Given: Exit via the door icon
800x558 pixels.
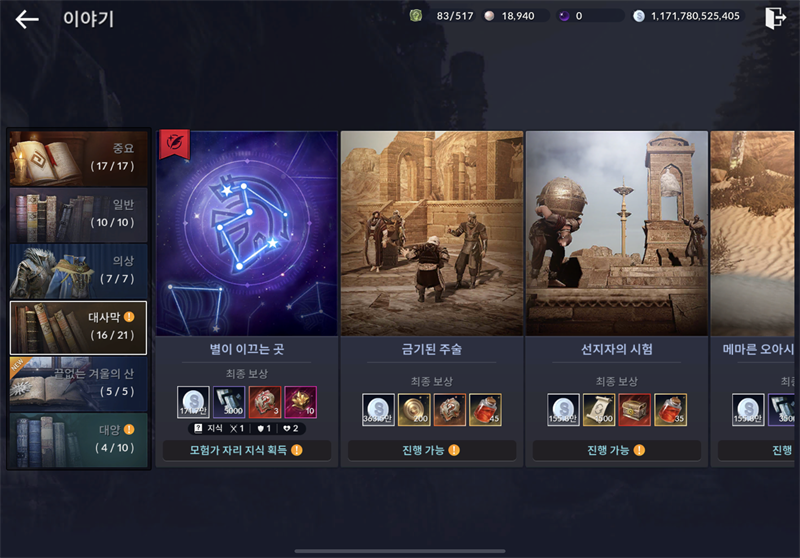Looking at the screenshot, I should click(774, 18).
